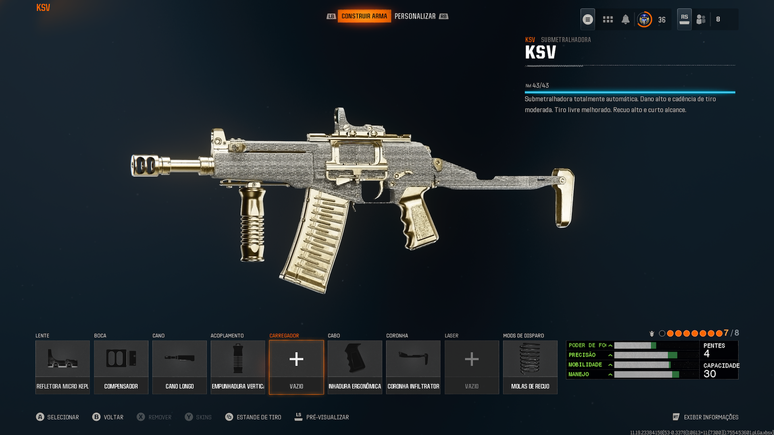This screenshot has width=774, height=435.
Task: Open the Empunhadura Vertical underbarrel slot
Action: 238,366
